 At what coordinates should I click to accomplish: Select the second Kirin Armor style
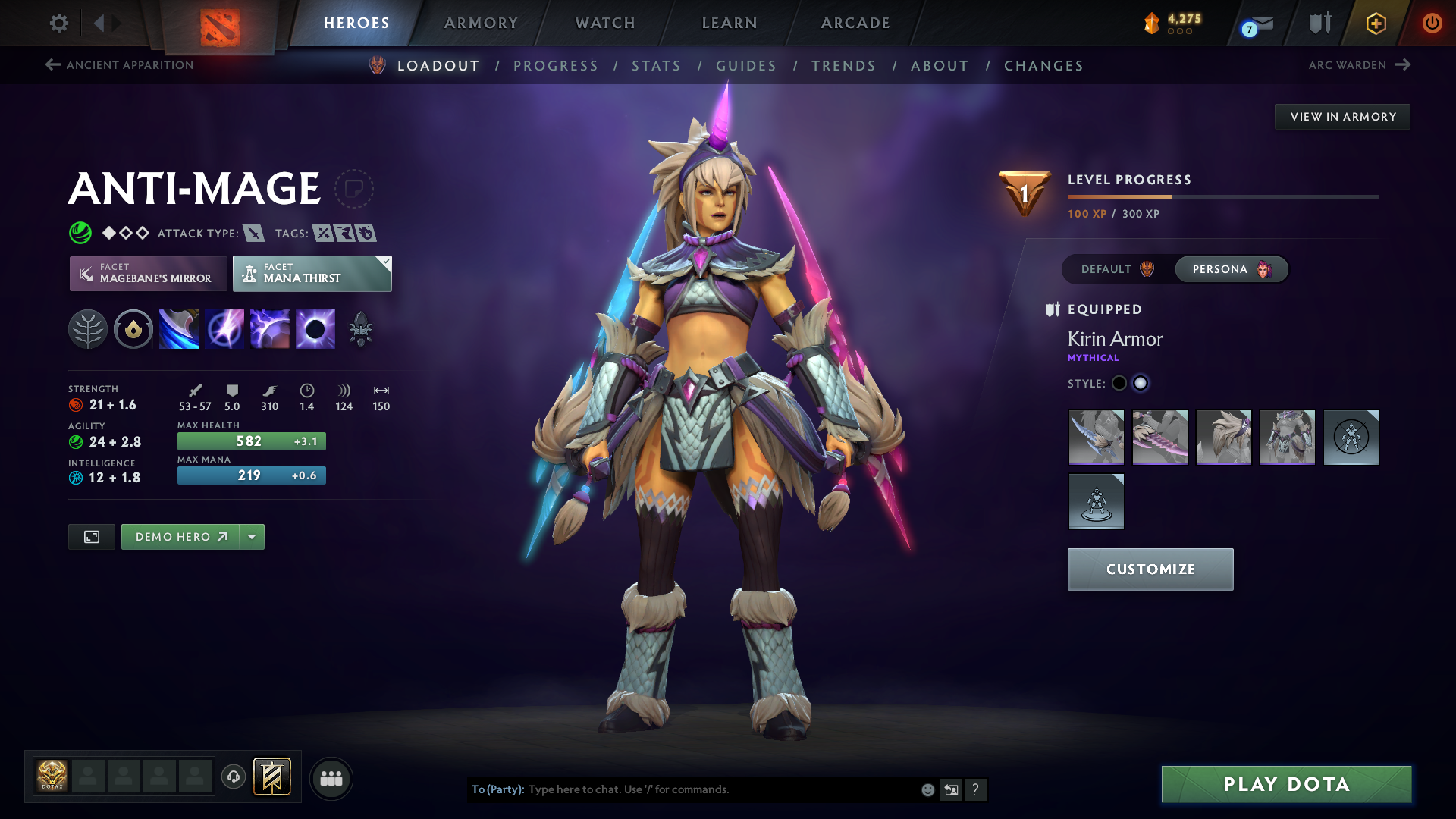pyautogui.click(x=1141, y=384)
